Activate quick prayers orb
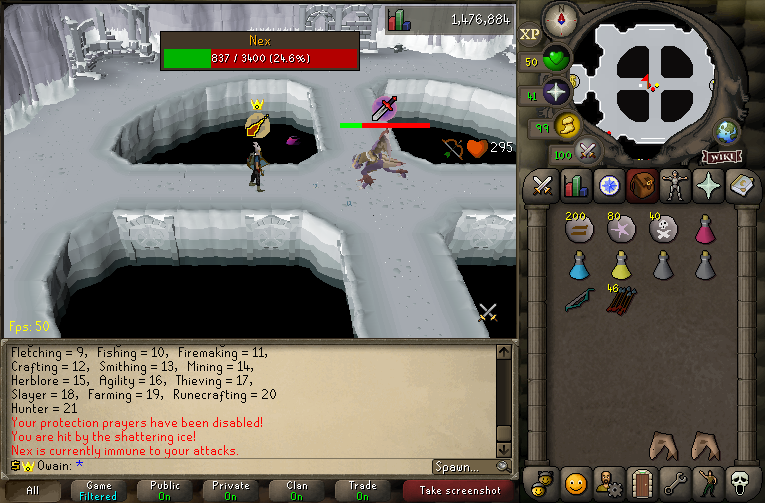 click(x=556, y=92)
